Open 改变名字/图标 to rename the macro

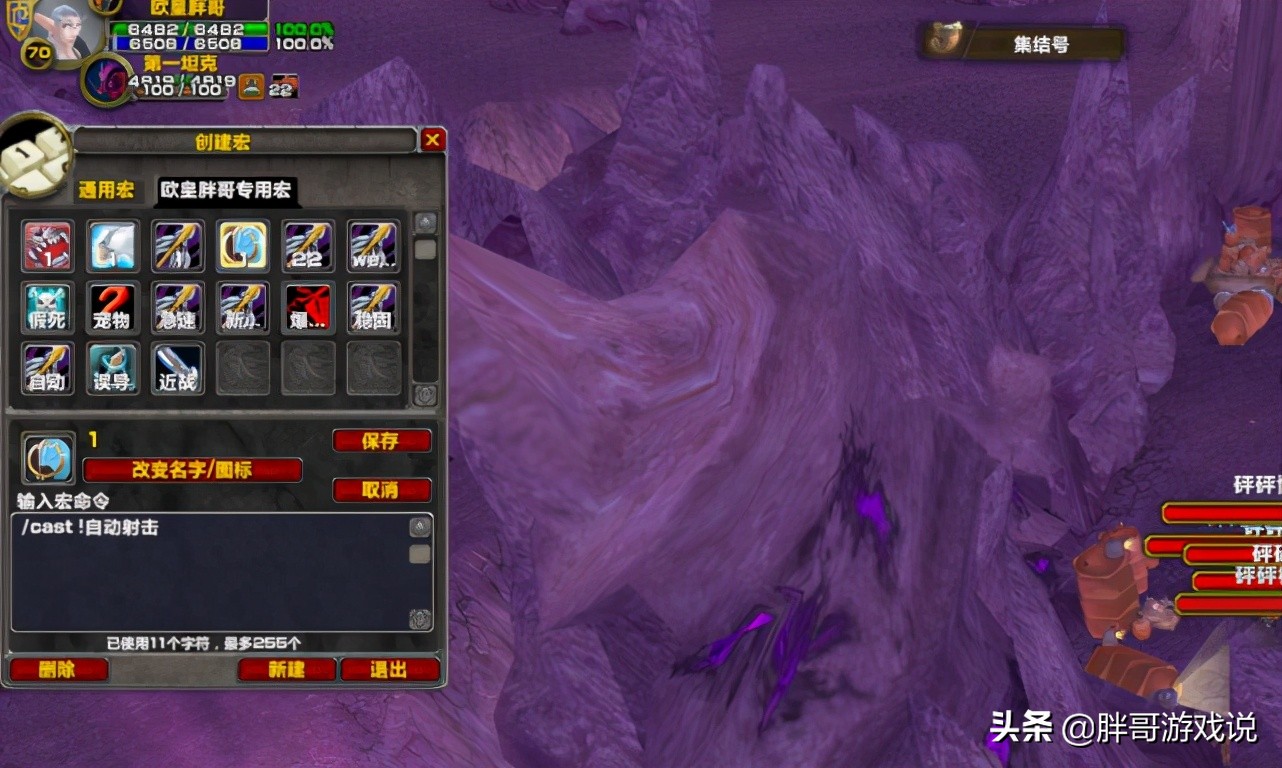pos(192,470)
